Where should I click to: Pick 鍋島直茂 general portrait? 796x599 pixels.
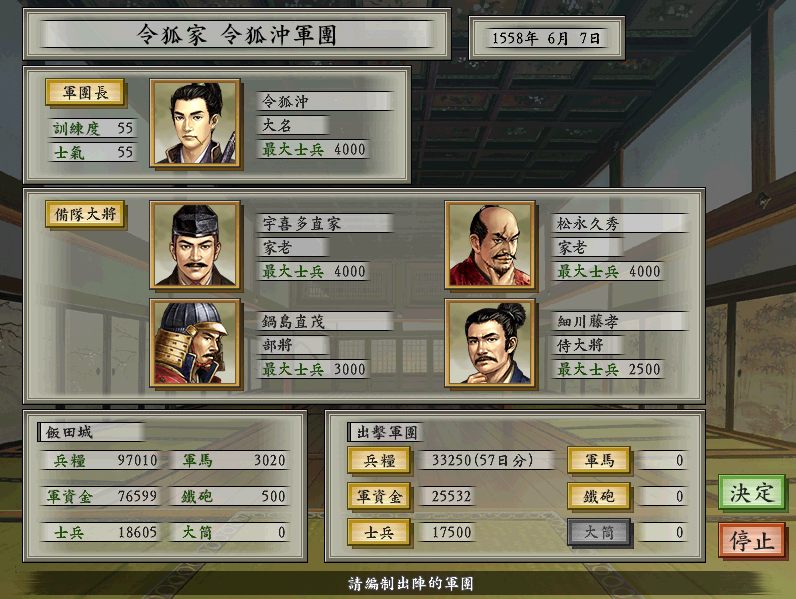(195, 343)
